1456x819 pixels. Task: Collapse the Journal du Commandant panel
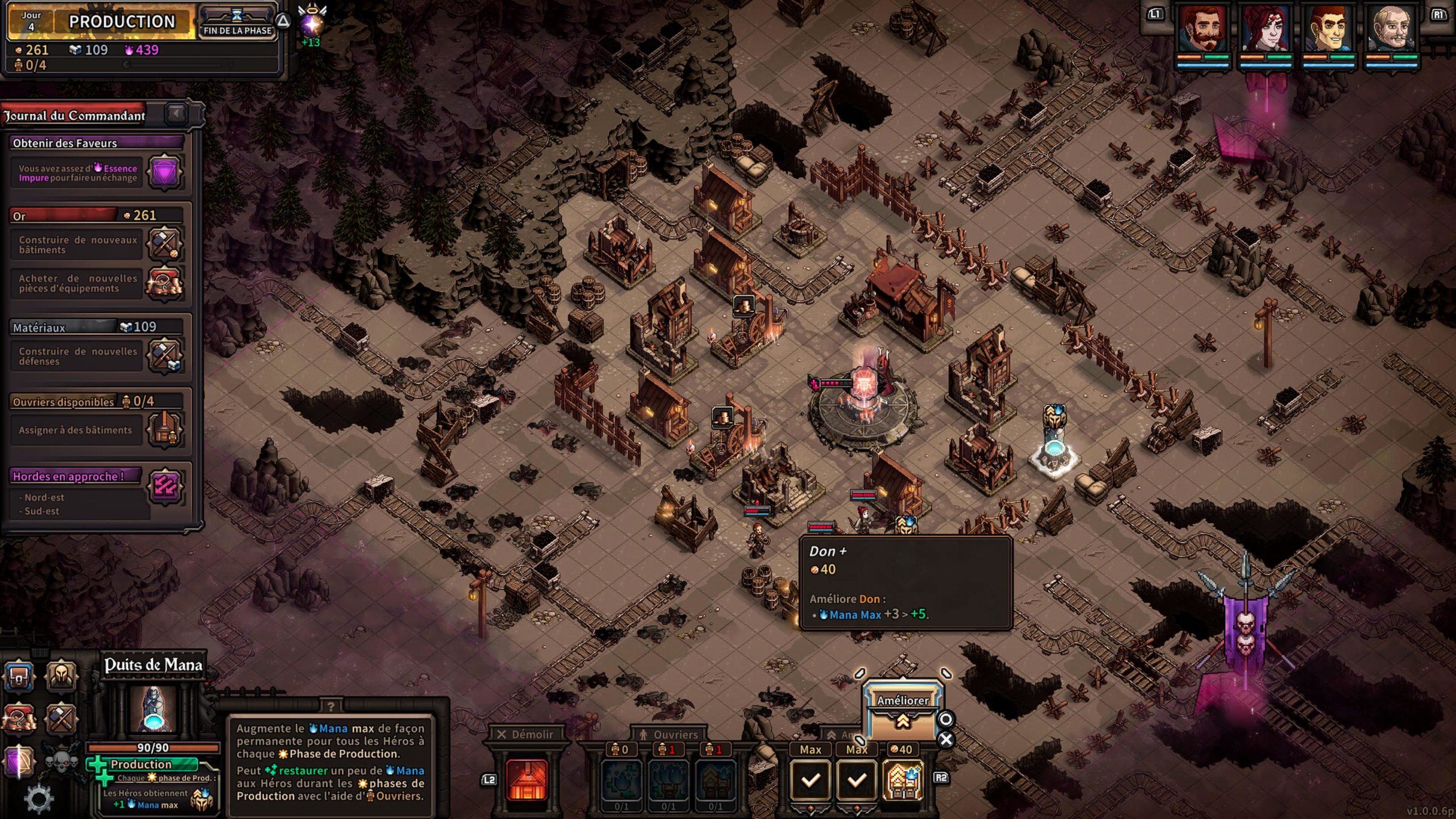coord(176,114)
